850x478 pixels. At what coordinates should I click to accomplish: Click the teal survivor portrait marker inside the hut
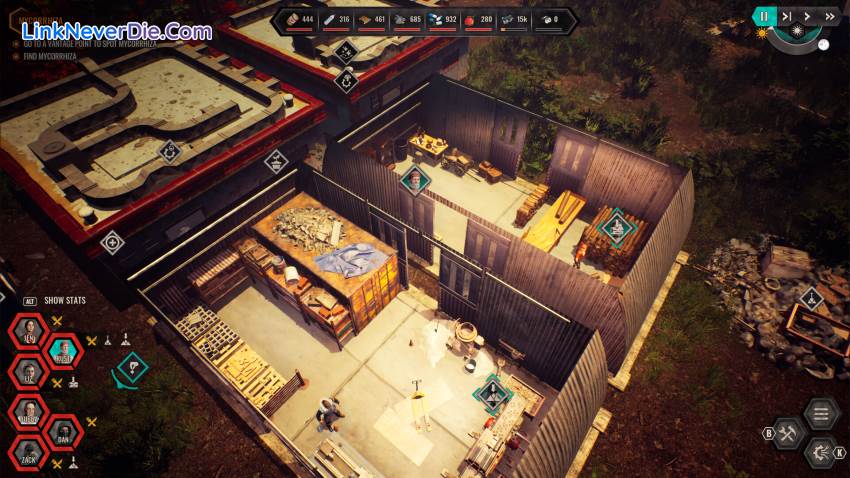click(x=414, y=181)
